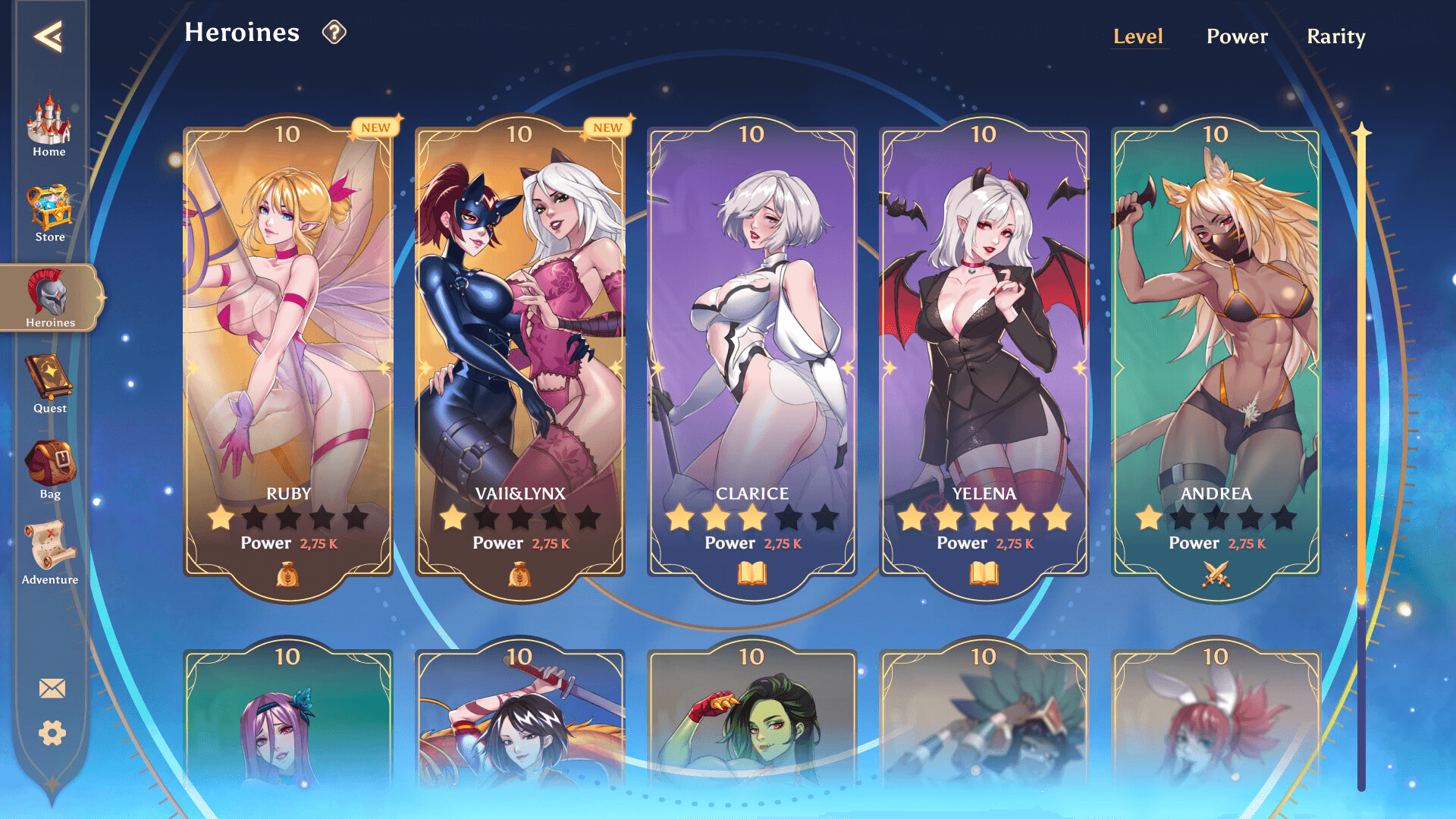
Task: Open the mail envelope icon
Action: 52,689
